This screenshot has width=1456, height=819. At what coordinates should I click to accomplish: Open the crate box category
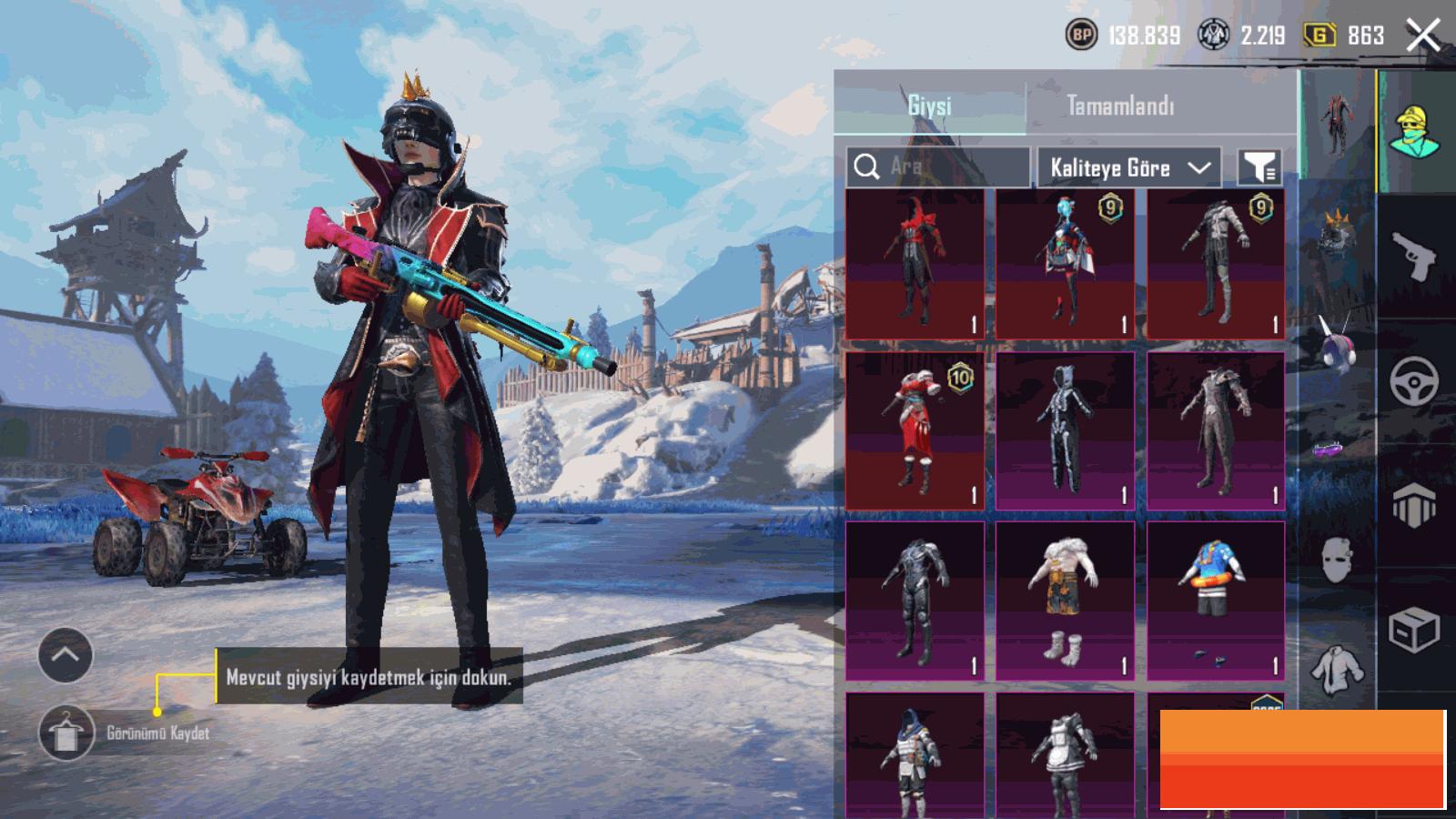pos(1414,628)
